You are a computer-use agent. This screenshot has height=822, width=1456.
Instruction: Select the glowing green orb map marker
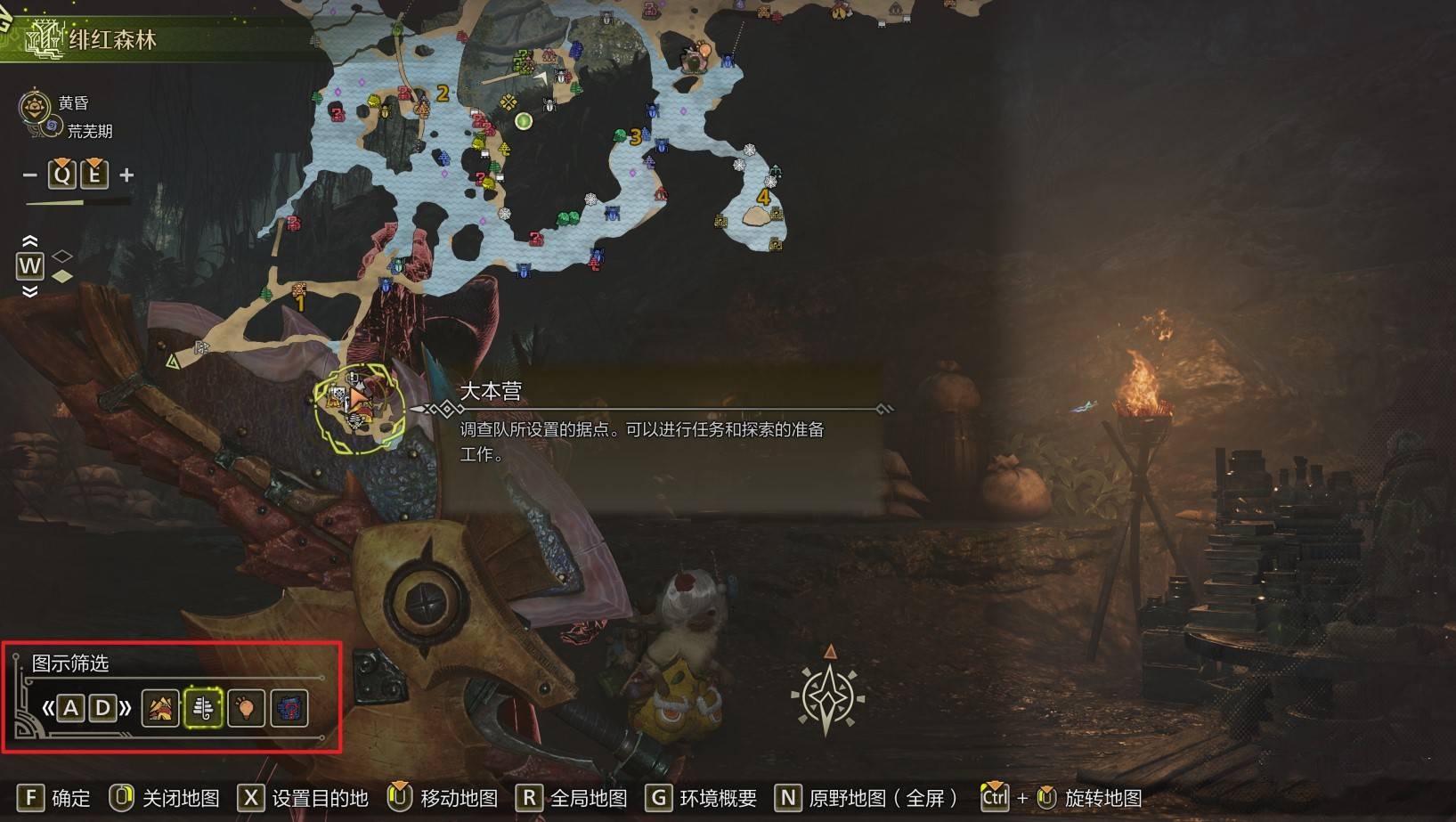point(524,121)
